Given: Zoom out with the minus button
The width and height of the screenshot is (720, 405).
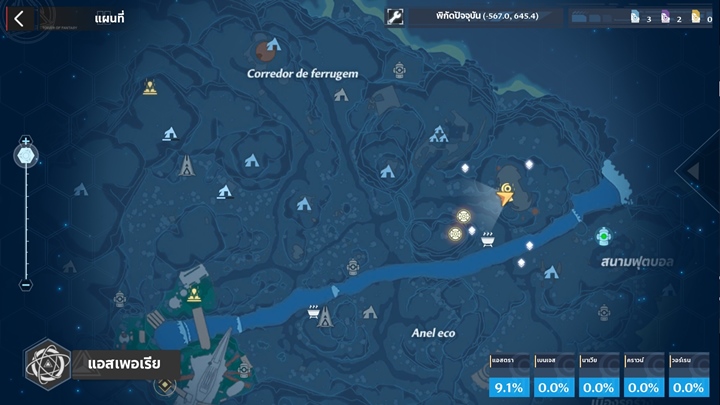Looking at the screenshot, I should click(26, 284).
